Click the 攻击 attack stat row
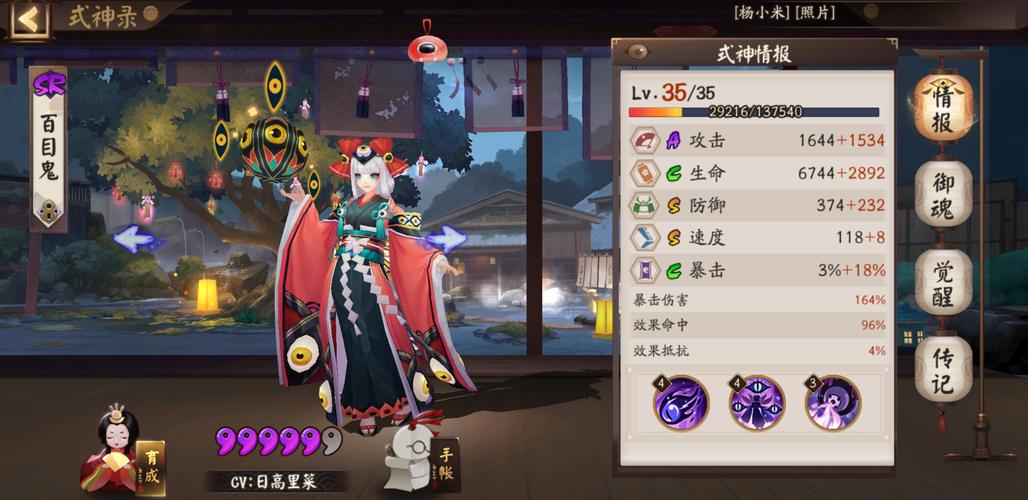 point(757,141)
